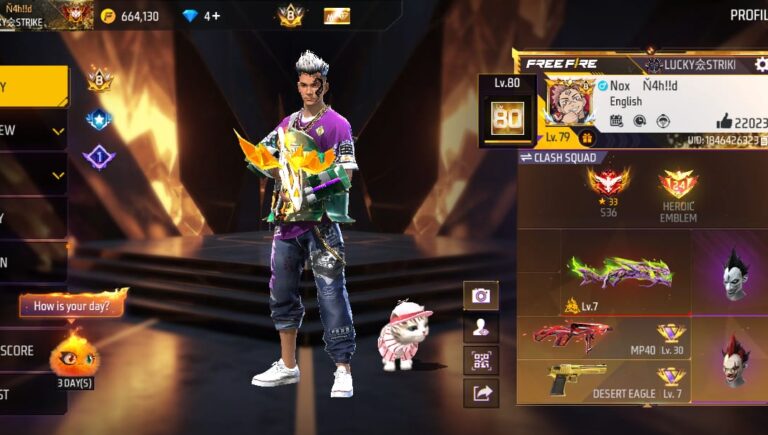Open the Lv.80 level badge
The width and height of the screenshot is (768, 435).
click(508, 112)
